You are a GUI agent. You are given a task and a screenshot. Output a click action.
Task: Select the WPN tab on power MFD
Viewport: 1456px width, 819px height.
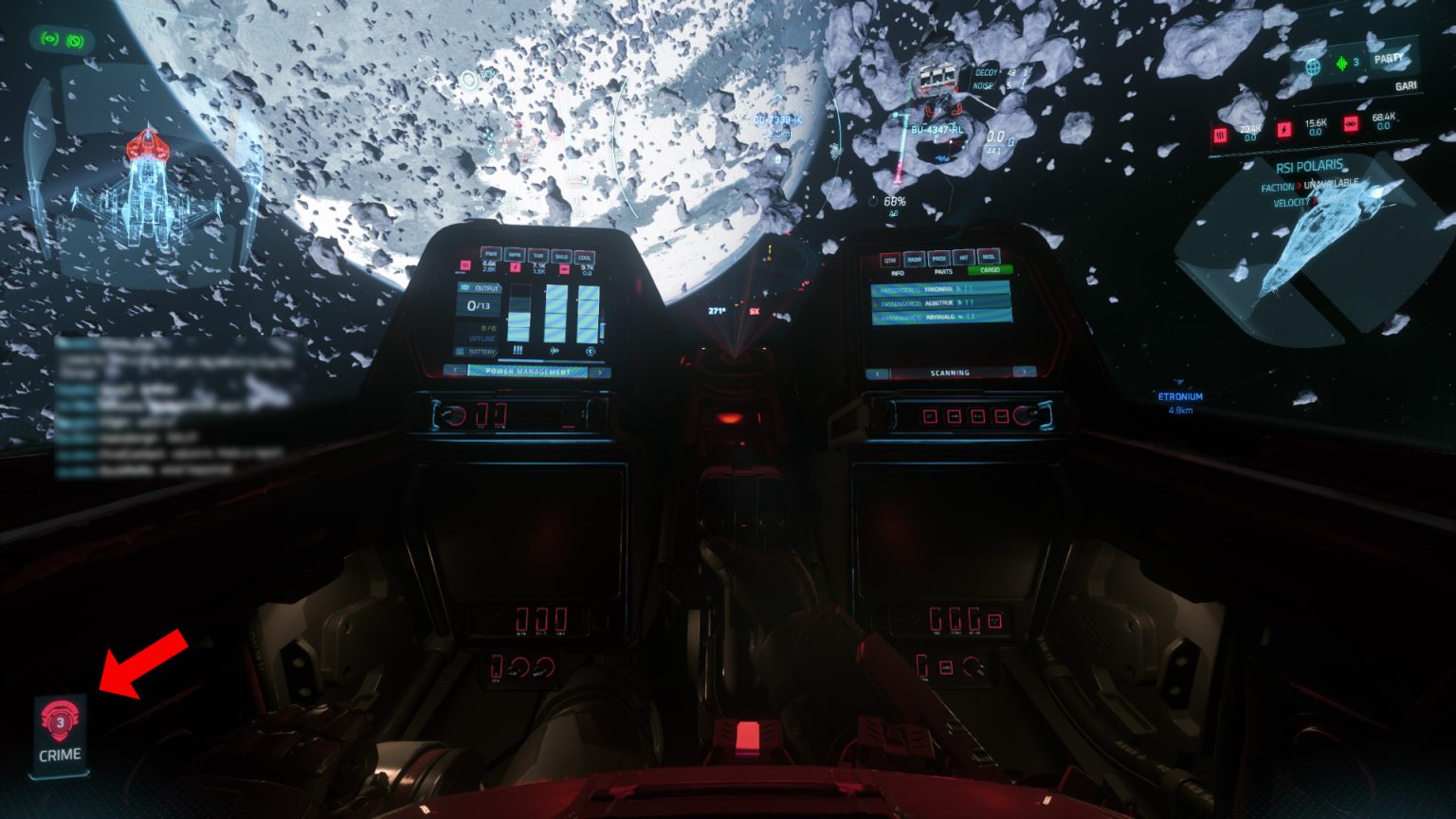click(516, 256)
